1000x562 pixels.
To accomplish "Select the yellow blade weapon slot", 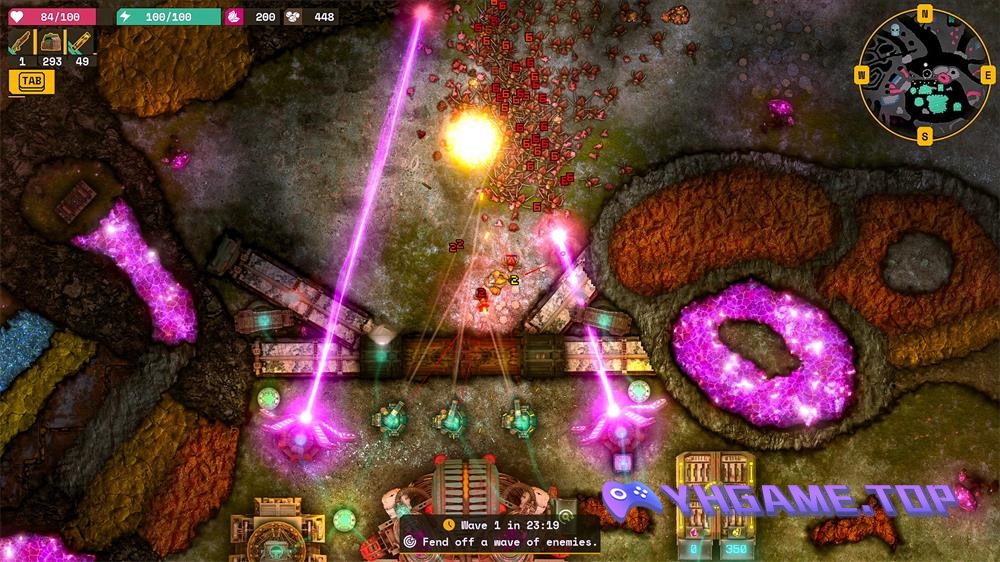I will click(80, 43).
